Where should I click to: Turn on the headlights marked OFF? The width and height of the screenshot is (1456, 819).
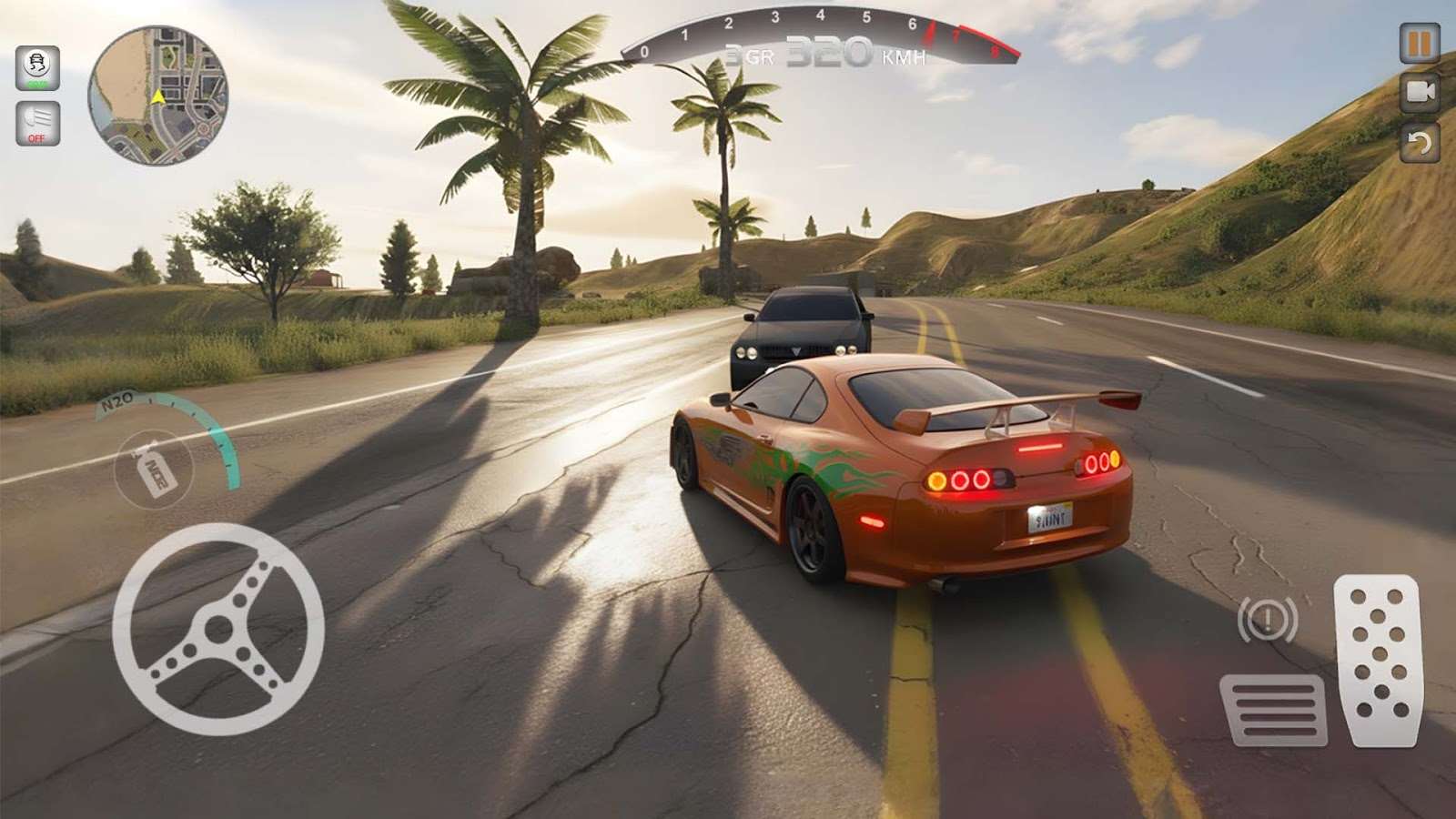click(37, 123)
